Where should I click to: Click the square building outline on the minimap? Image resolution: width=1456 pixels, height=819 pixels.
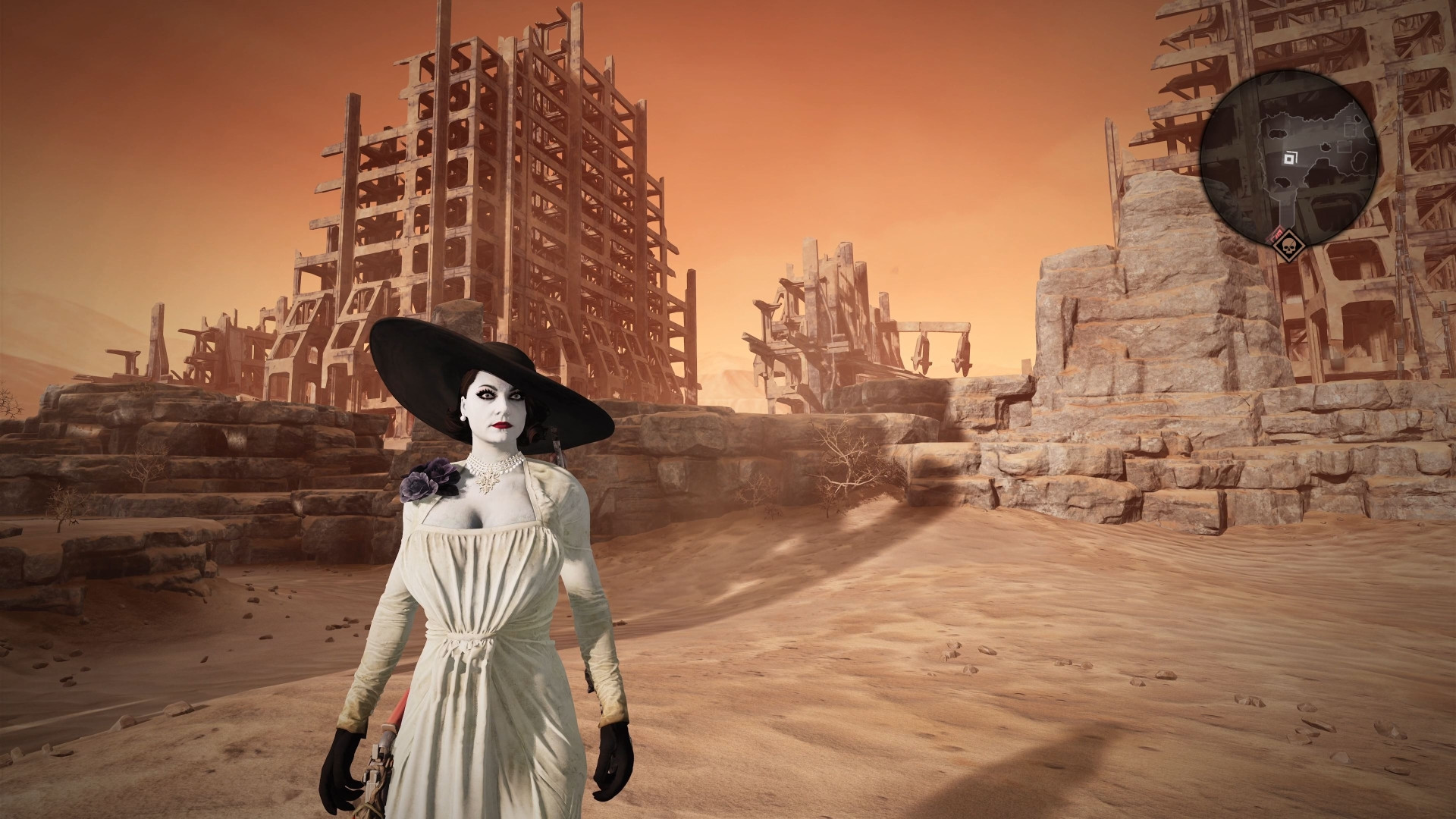click(x=1349, y=130)
